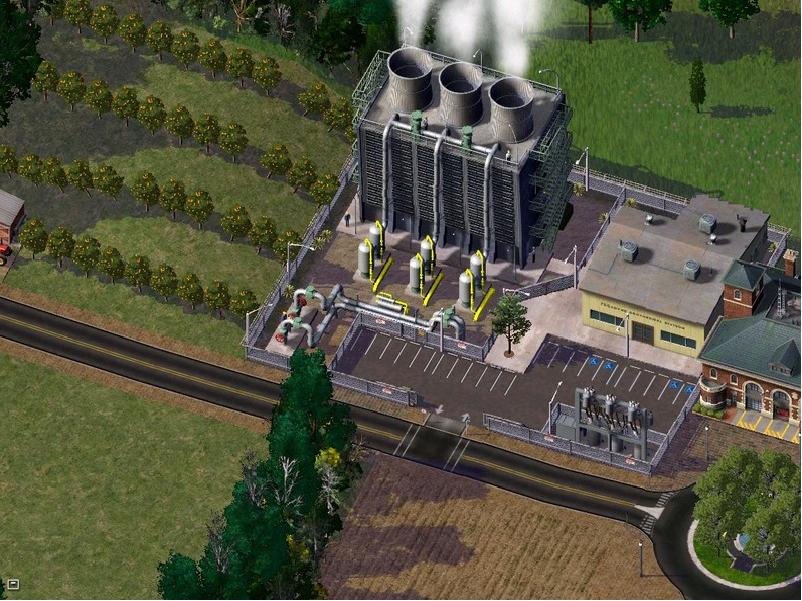Click the small show-interface button
802x601 pixels.
click(x=13, y=585)
